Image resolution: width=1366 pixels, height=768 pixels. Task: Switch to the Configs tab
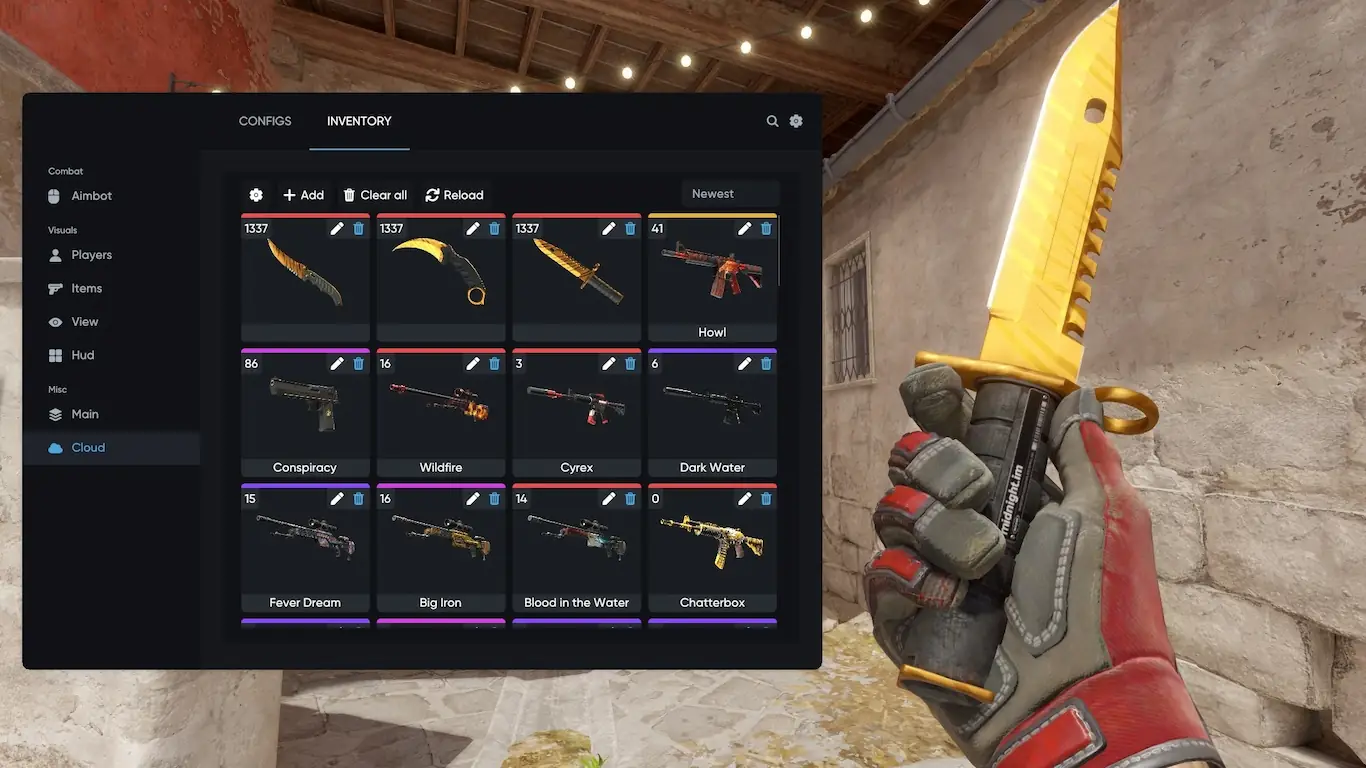point(265,121)
